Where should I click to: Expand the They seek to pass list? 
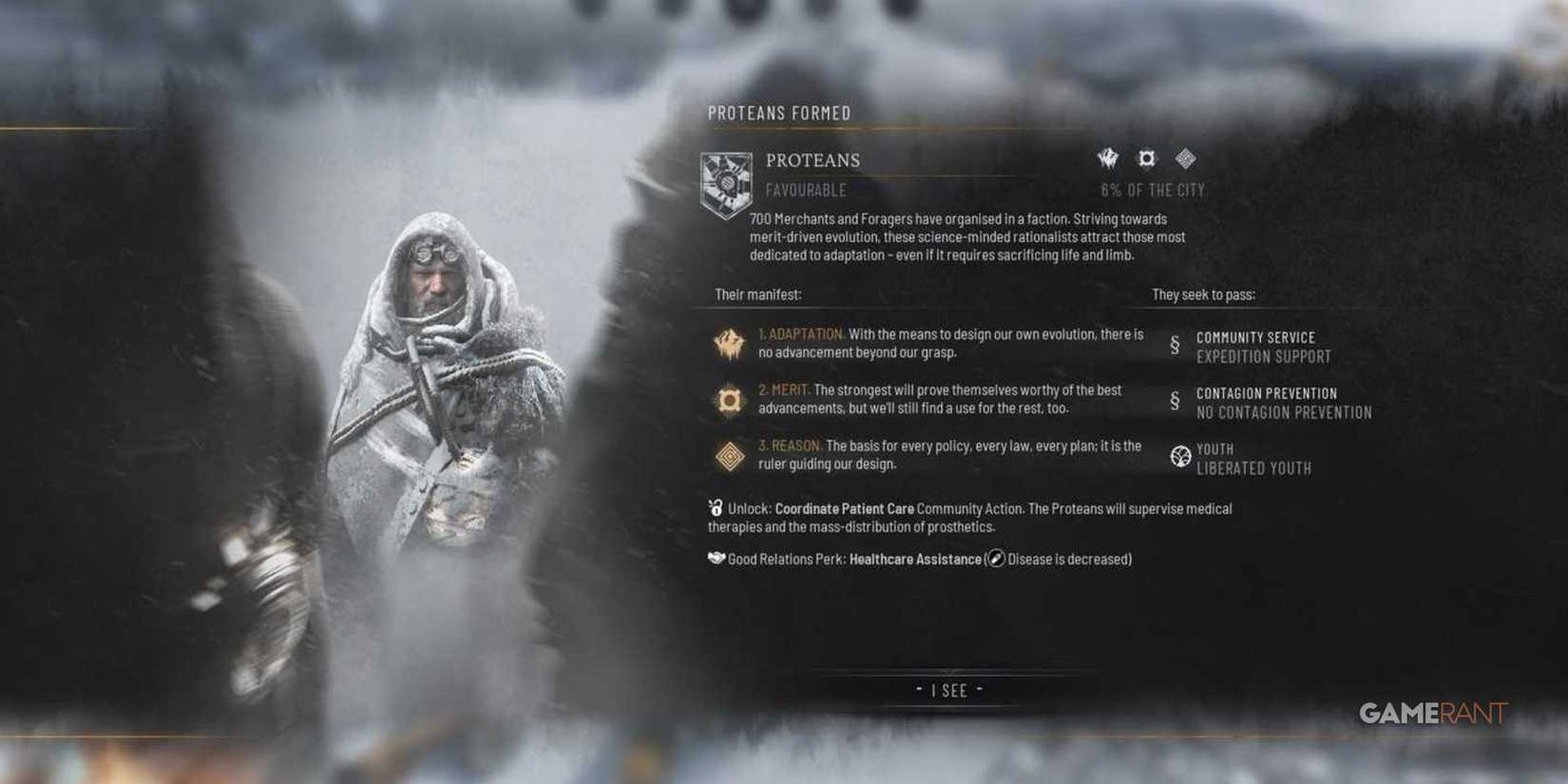coord(1203,296)
